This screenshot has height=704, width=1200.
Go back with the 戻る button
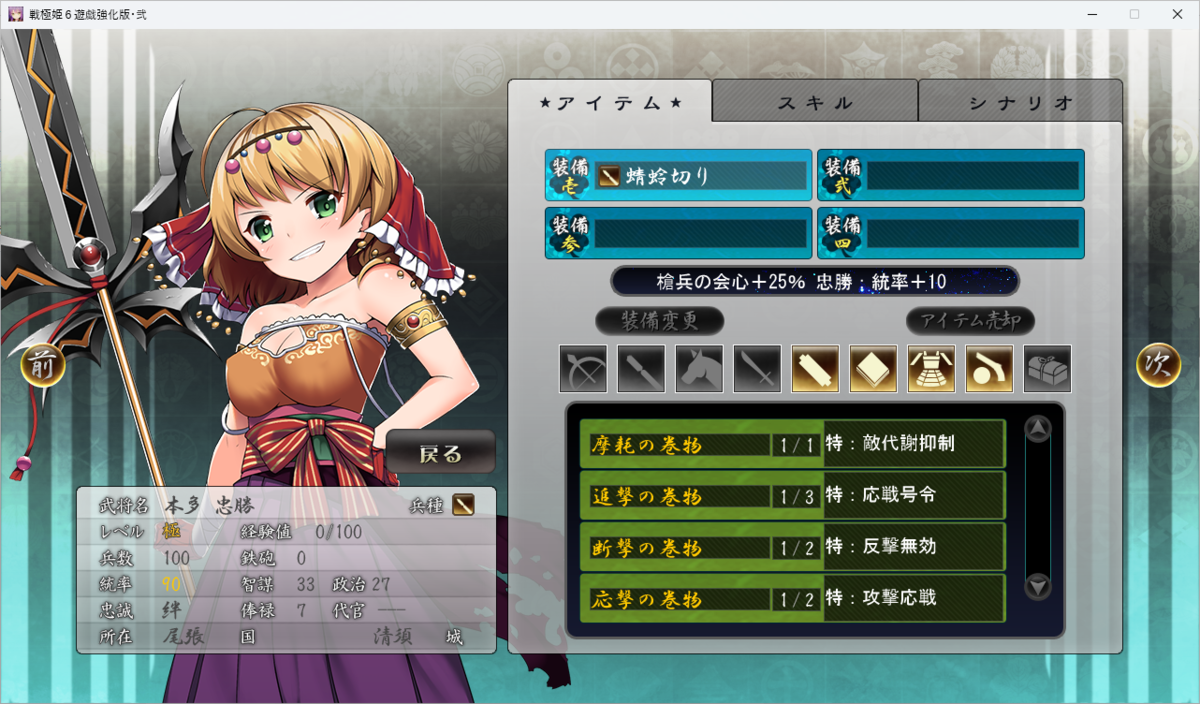pos(441,453)
